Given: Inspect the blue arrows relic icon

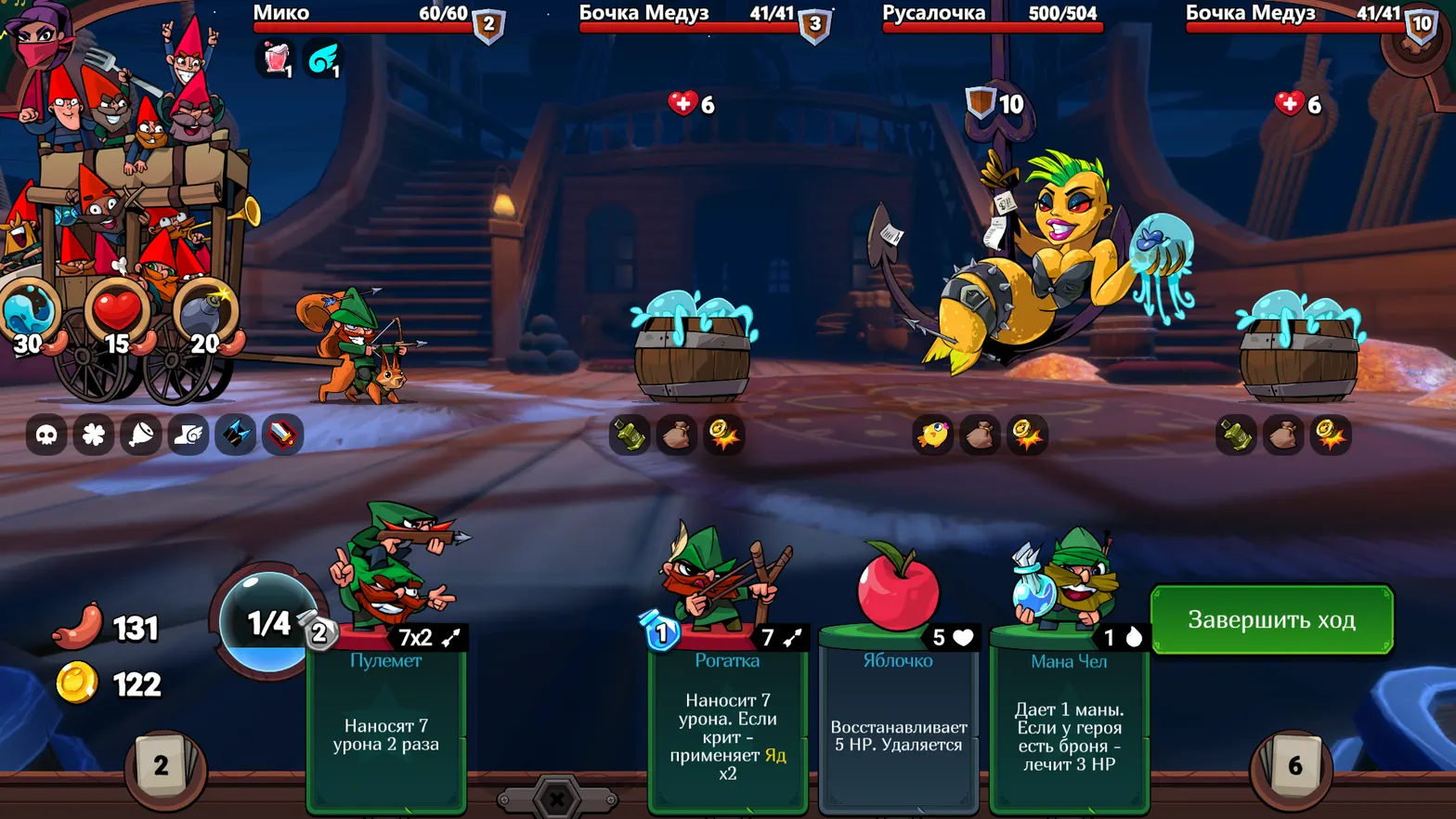Looking at the screenshot, I should [236, 435].
